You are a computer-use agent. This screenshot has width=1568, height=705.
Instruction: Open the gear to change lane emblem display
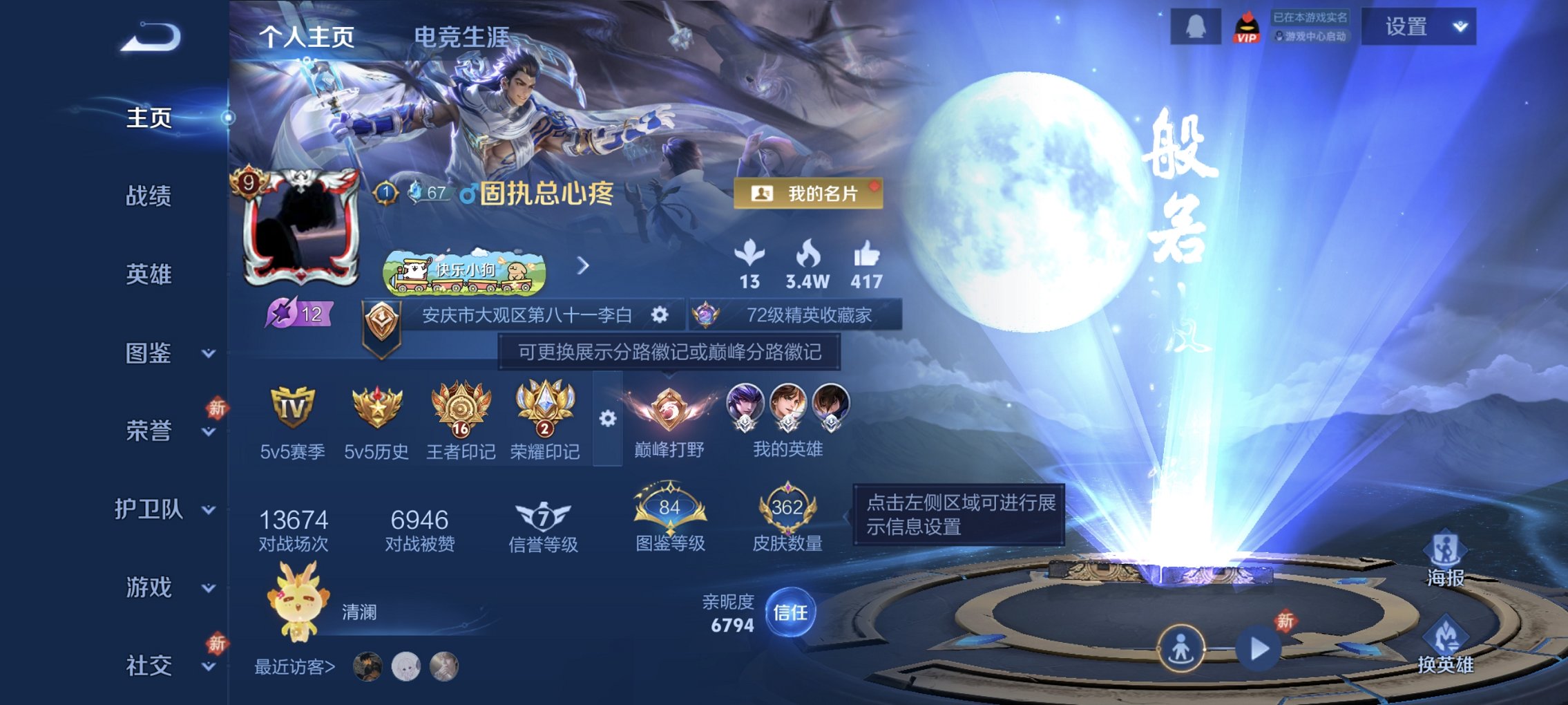(x=608, y=418)
